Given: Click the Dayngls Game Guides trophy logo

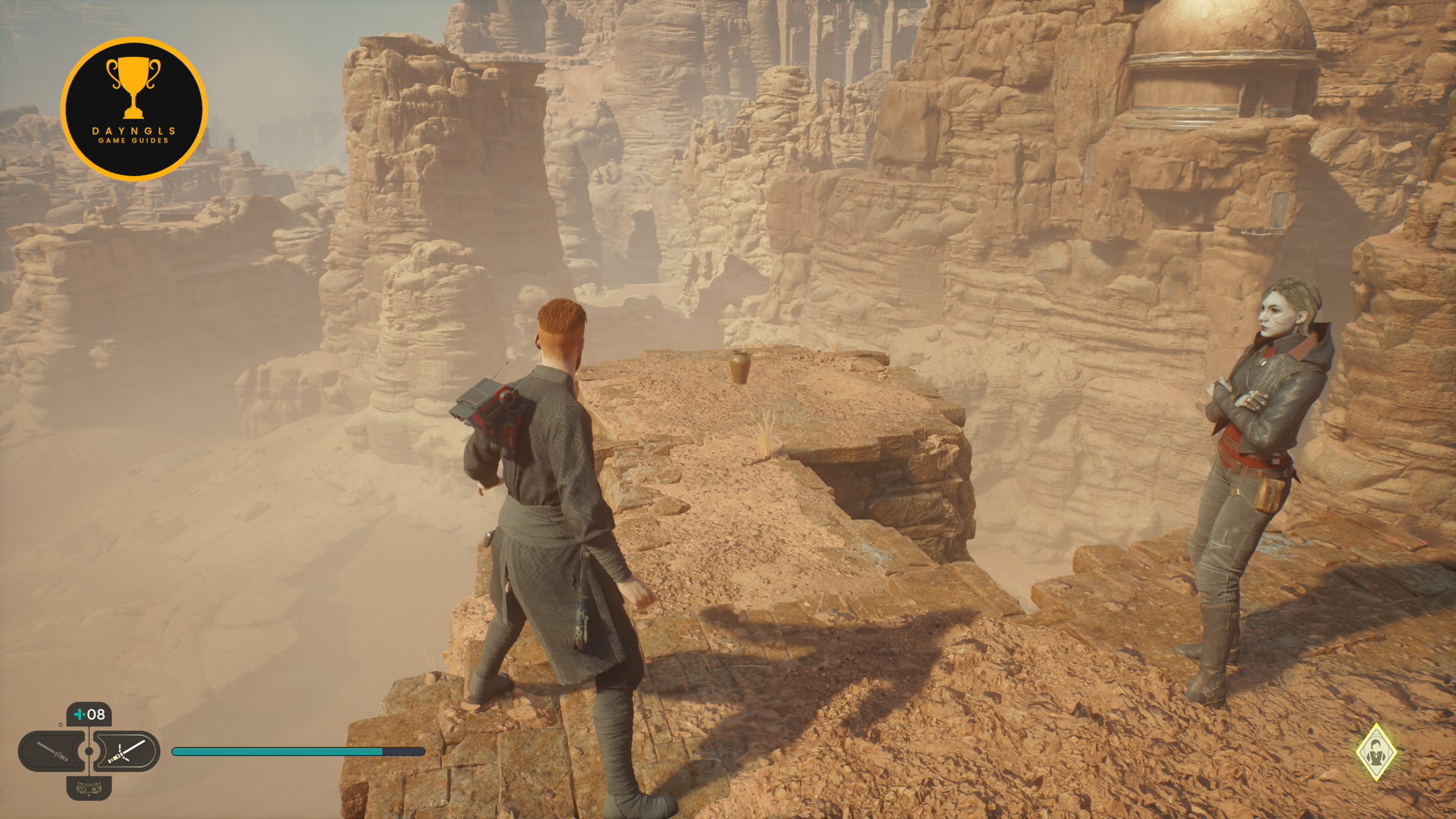Looking at the screenshot, I should coord(133,109).
